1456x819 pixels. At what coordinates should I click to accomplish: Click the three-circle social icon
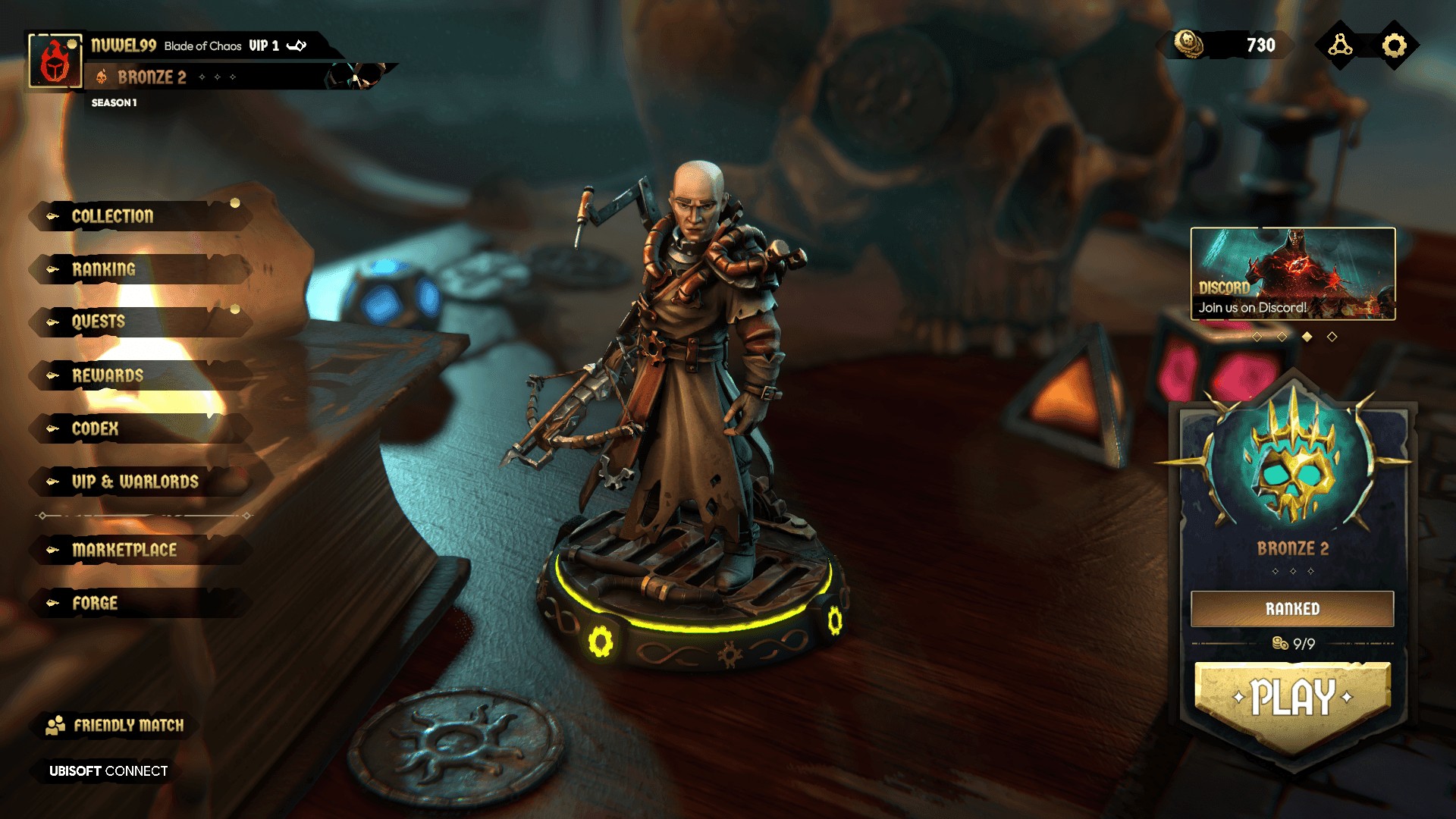tap(1340, 45)
